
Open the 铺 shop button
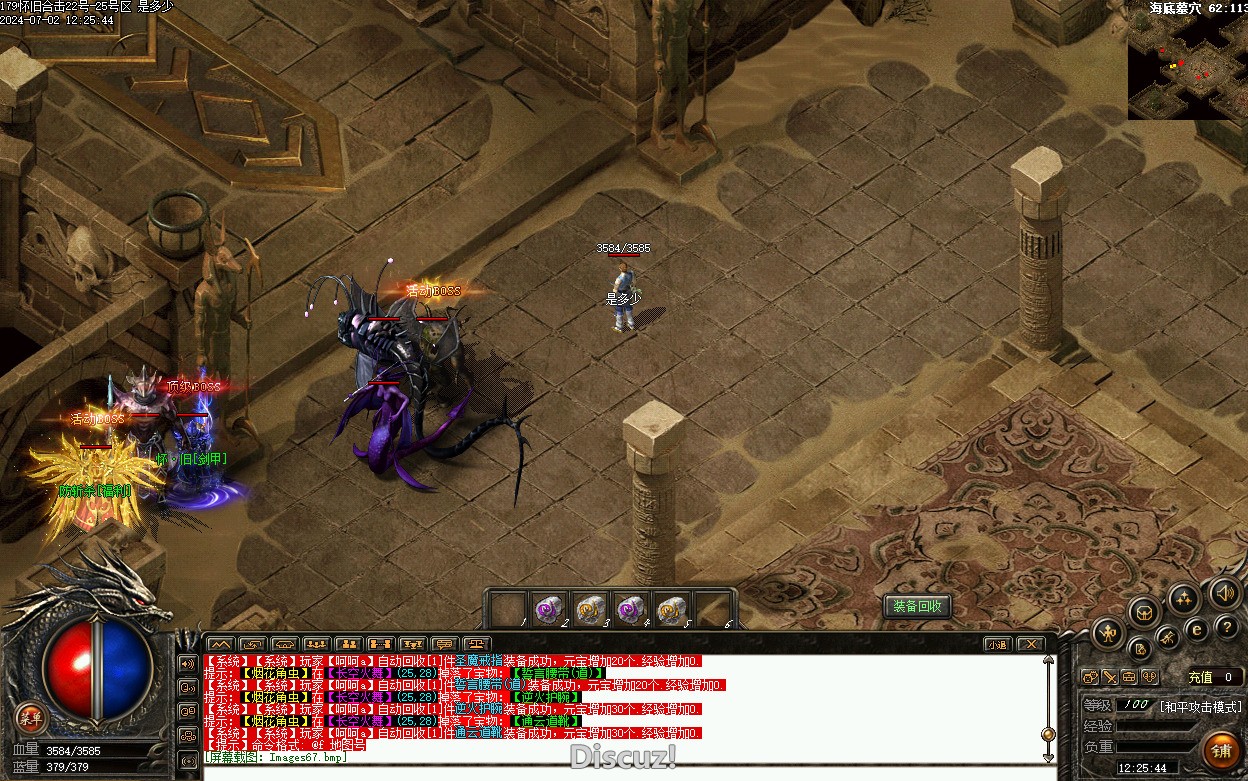coord(1221,750)
